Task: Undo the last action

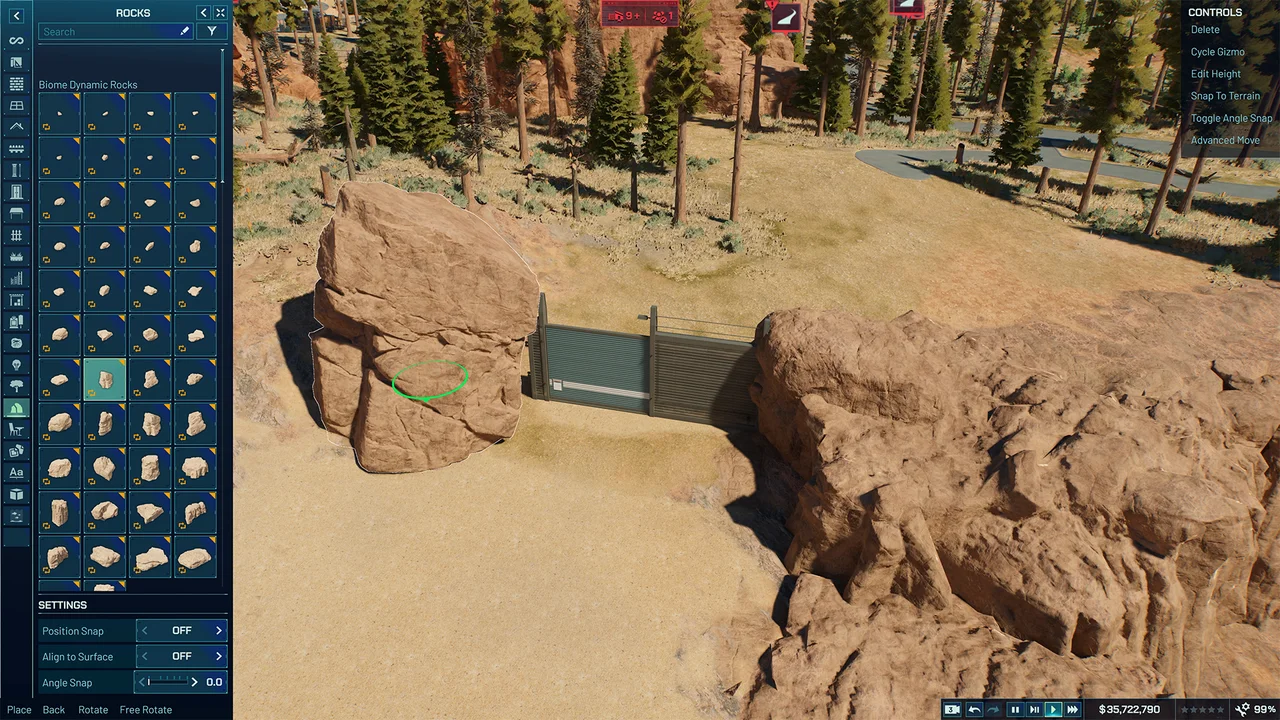Action: point(974,710)
